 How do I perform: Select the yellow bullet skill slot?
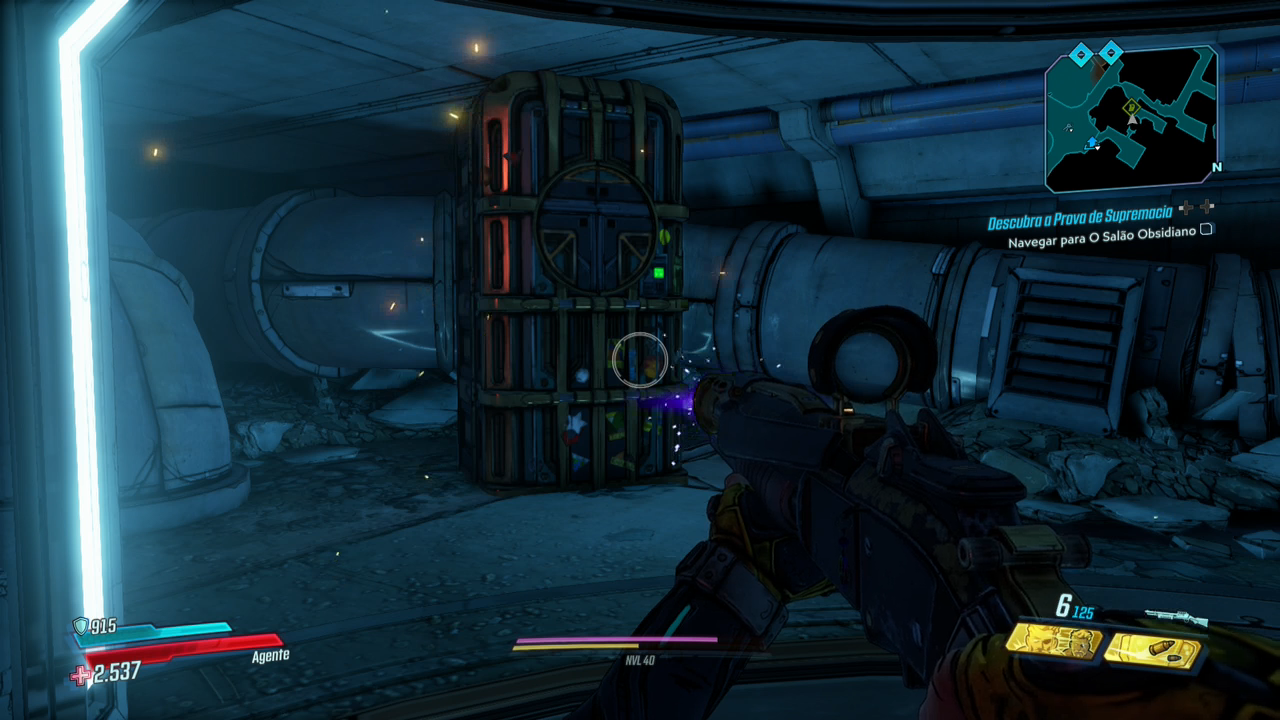tap(1152, 649)
